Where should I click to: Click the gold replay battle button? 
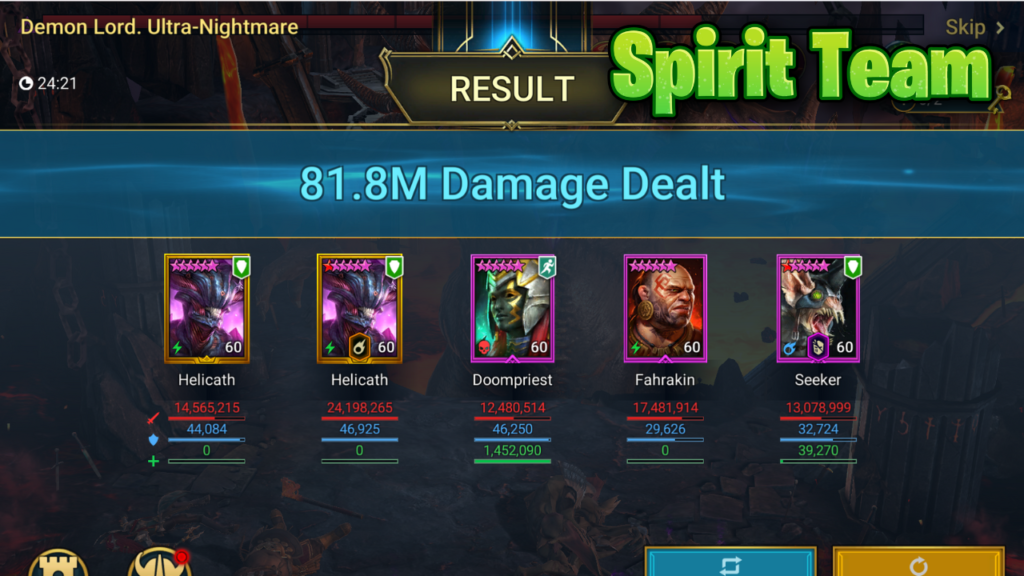pyautogui.click(x=917, y=563)
